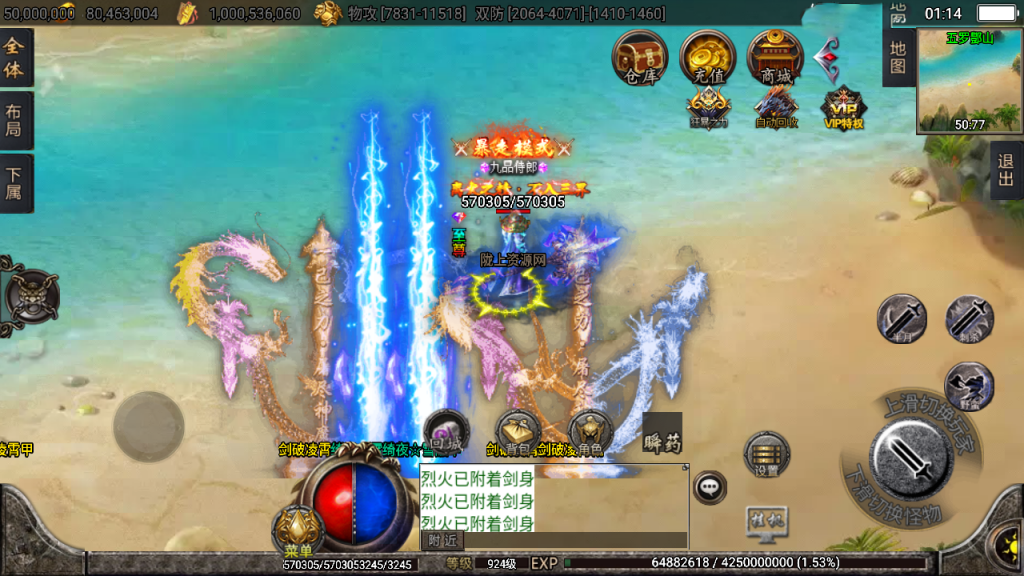Open the 菜单 menu button
1024x576 pixels.
[x=297, y=528]
